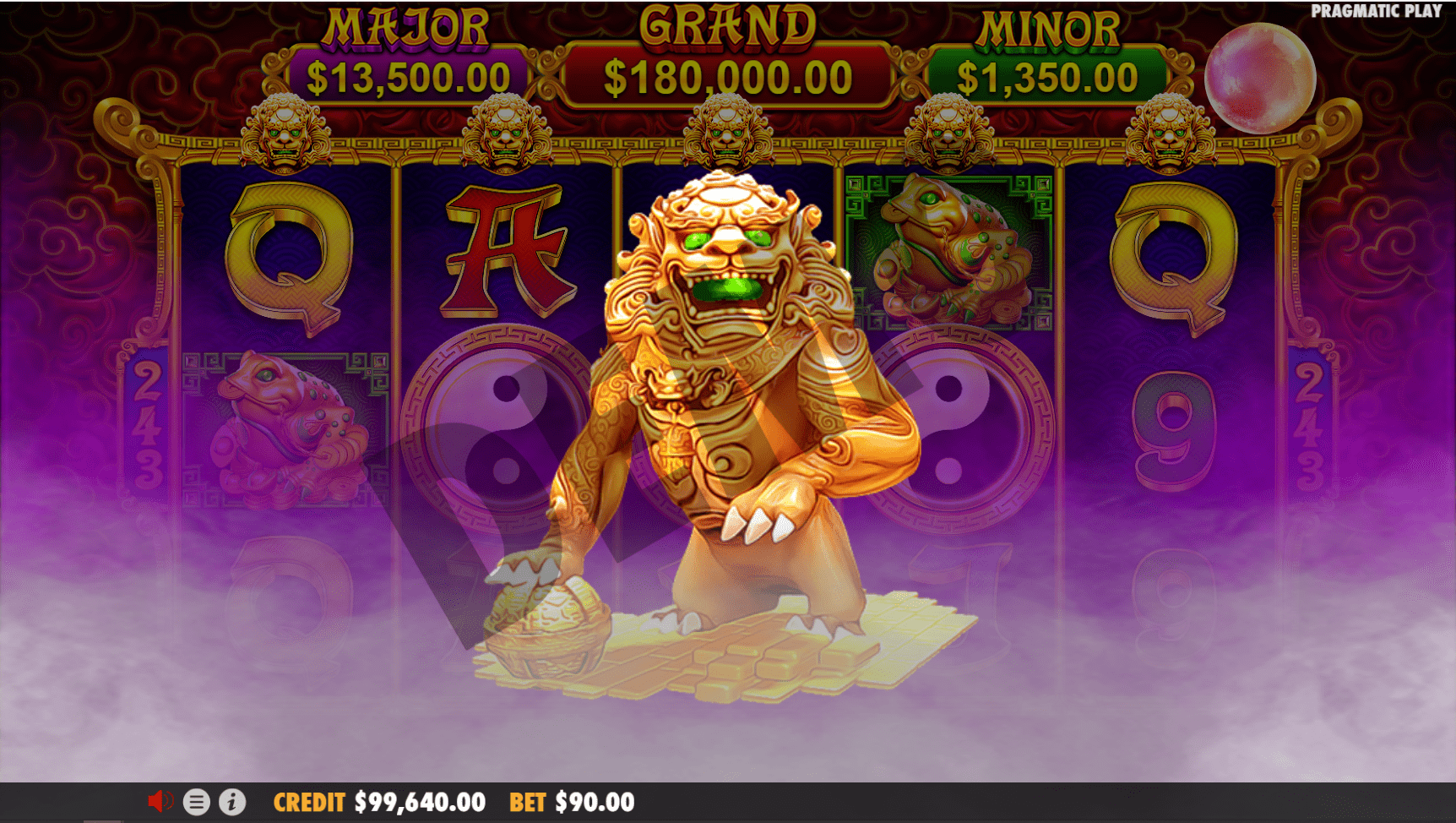Expand the Major jackpot banner
The height and width of the screenshot is (823, 1456).
click(405, 51)
